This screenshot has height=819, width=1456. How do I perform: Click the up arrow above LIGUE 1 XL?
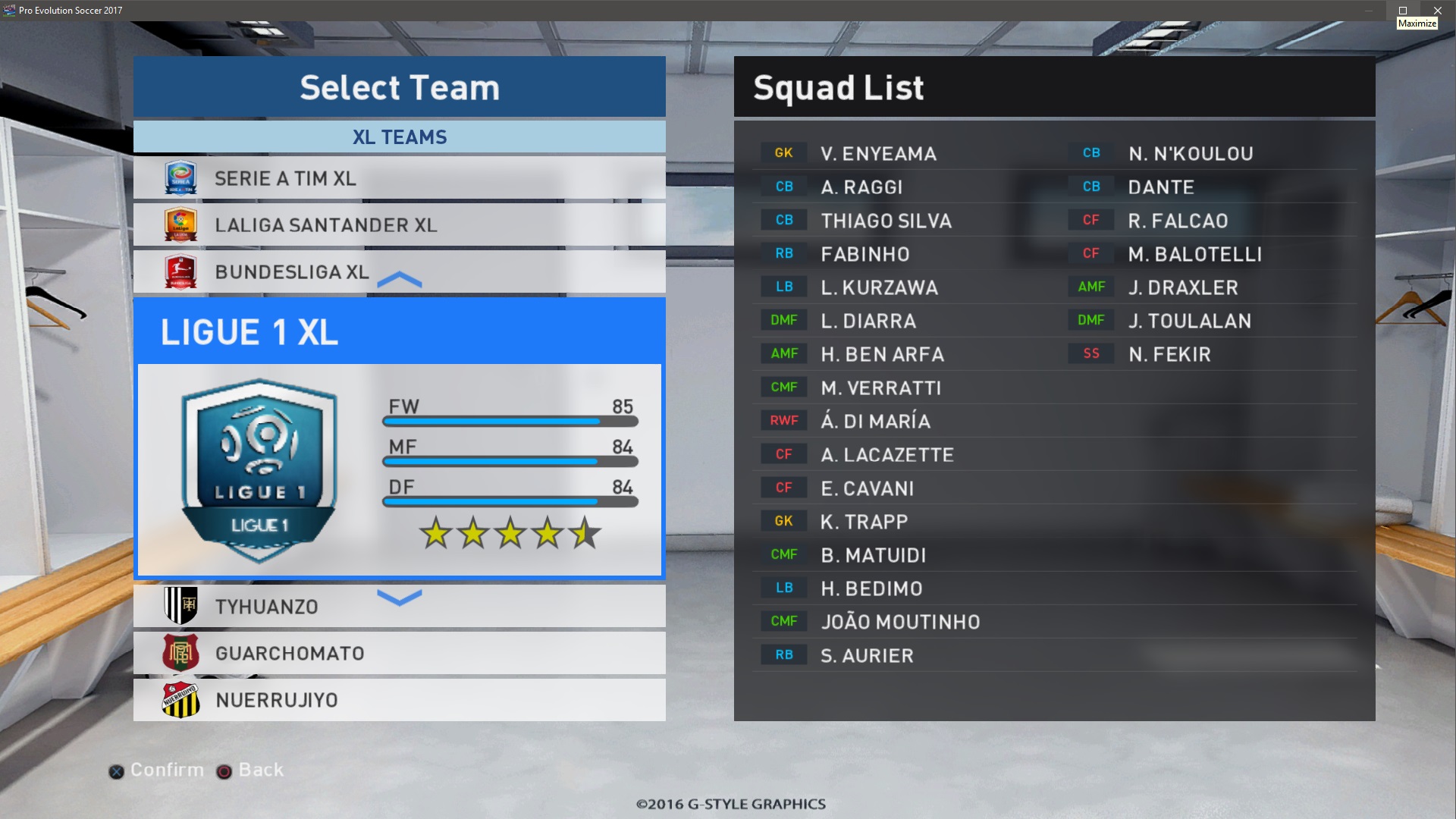click(x=399, y=281)
